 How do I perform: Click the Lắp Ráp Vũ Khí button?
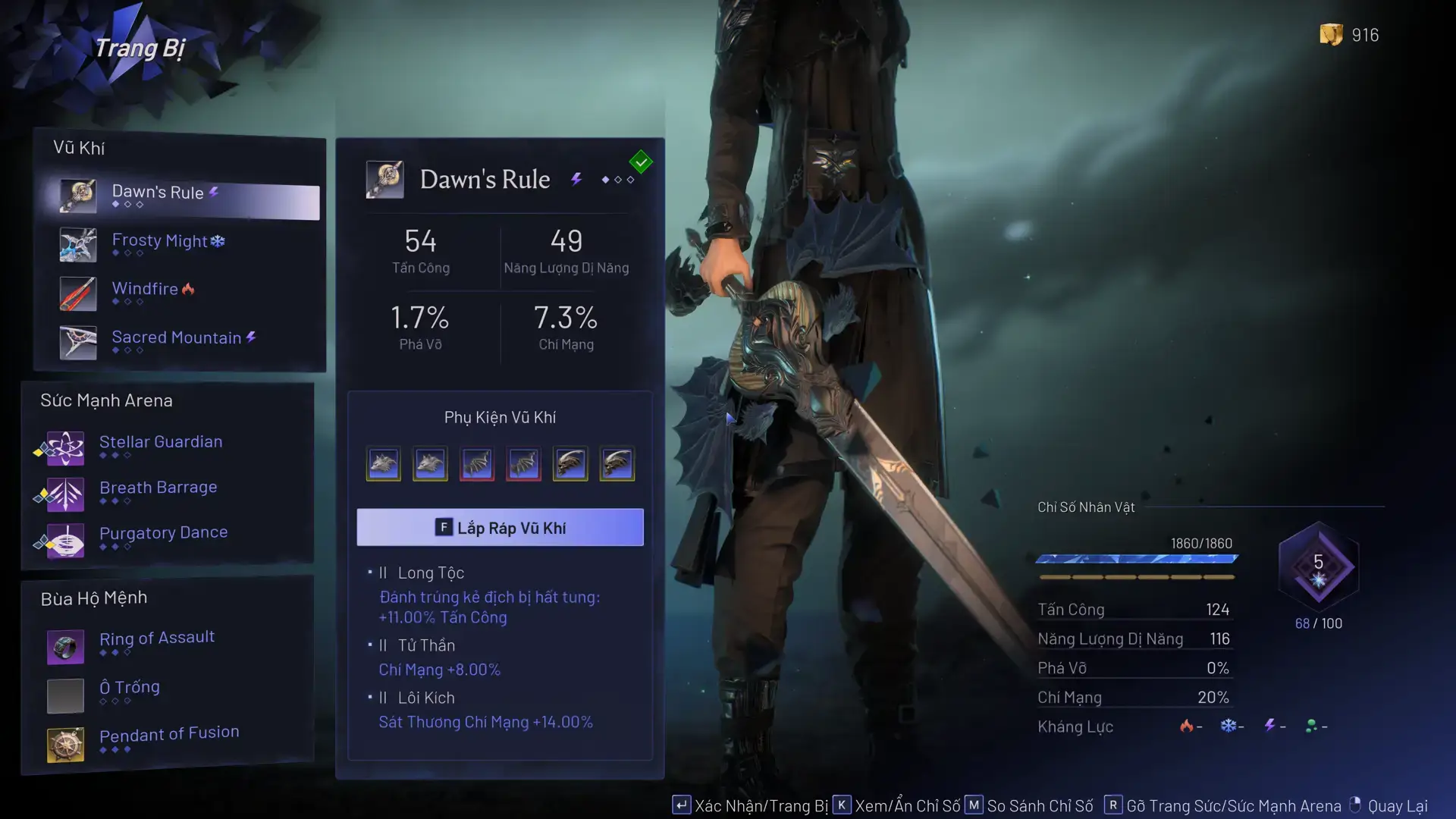tap(500, 528)
